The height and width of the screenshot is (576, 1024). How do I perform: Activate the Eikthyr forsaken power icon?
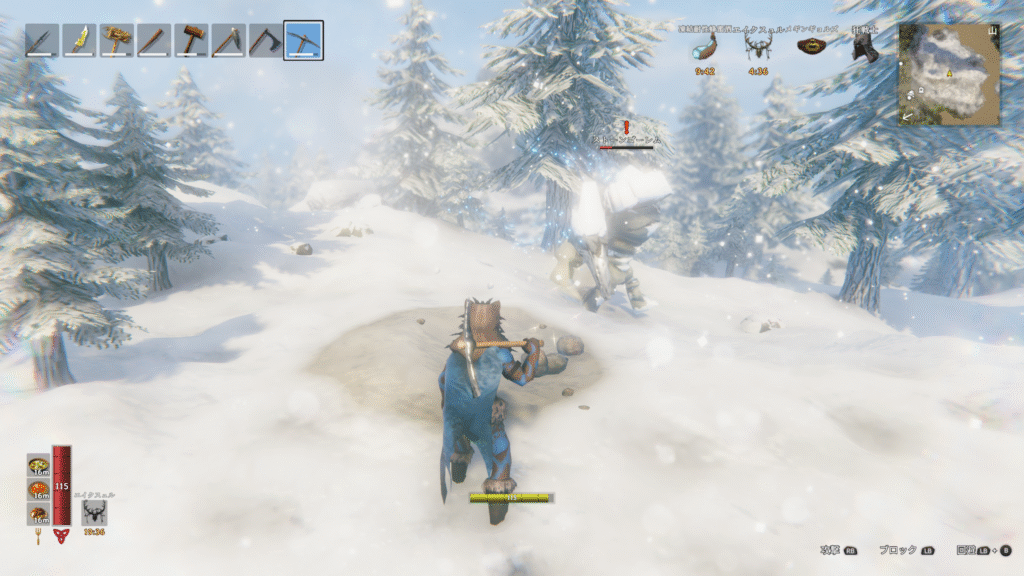pos(95,512)
